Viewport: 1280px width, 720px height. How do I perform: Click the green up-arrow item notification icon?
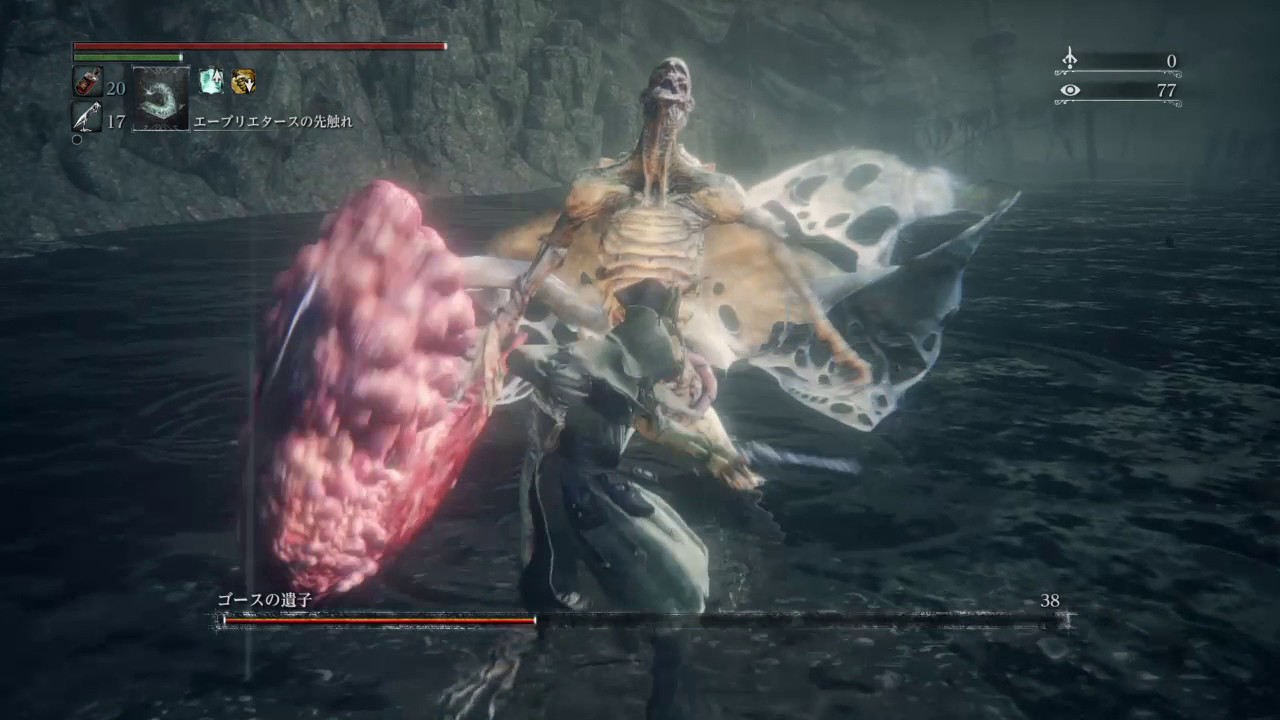click(211, 82)
